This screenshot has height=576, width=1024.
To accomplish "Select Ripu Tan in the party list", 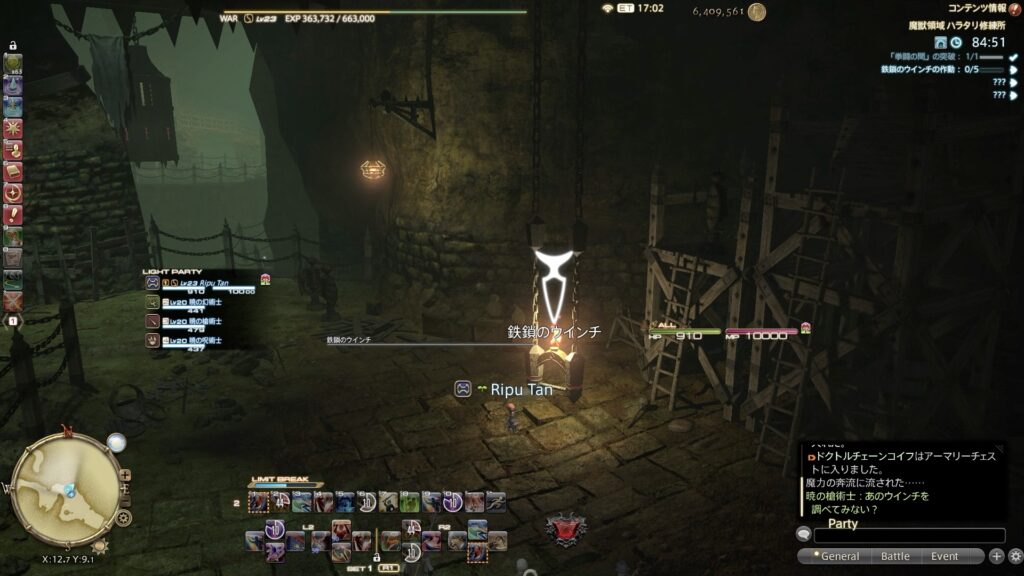I will pos(200,283).
